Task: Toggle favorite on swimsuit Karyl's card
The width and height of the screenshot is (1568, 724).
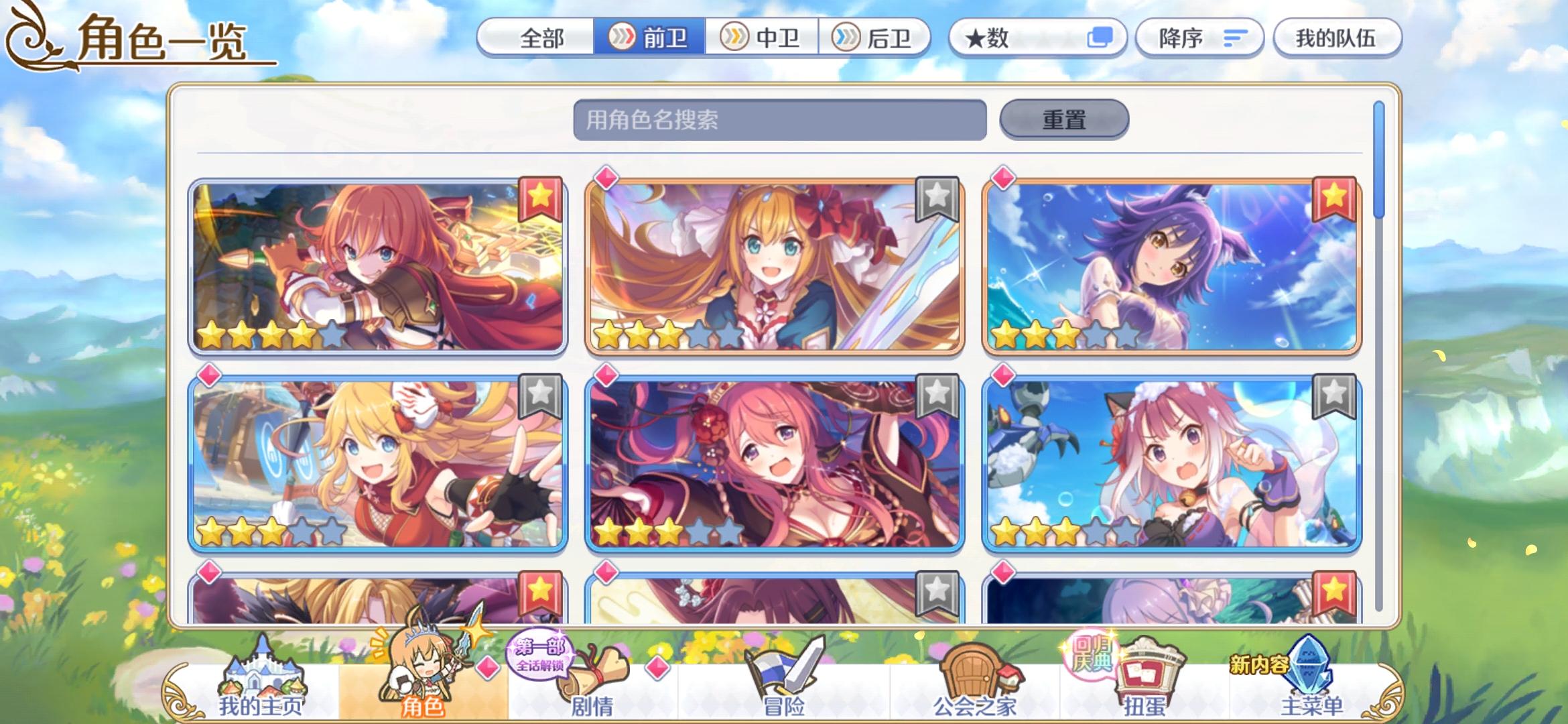Action: 1335,196
